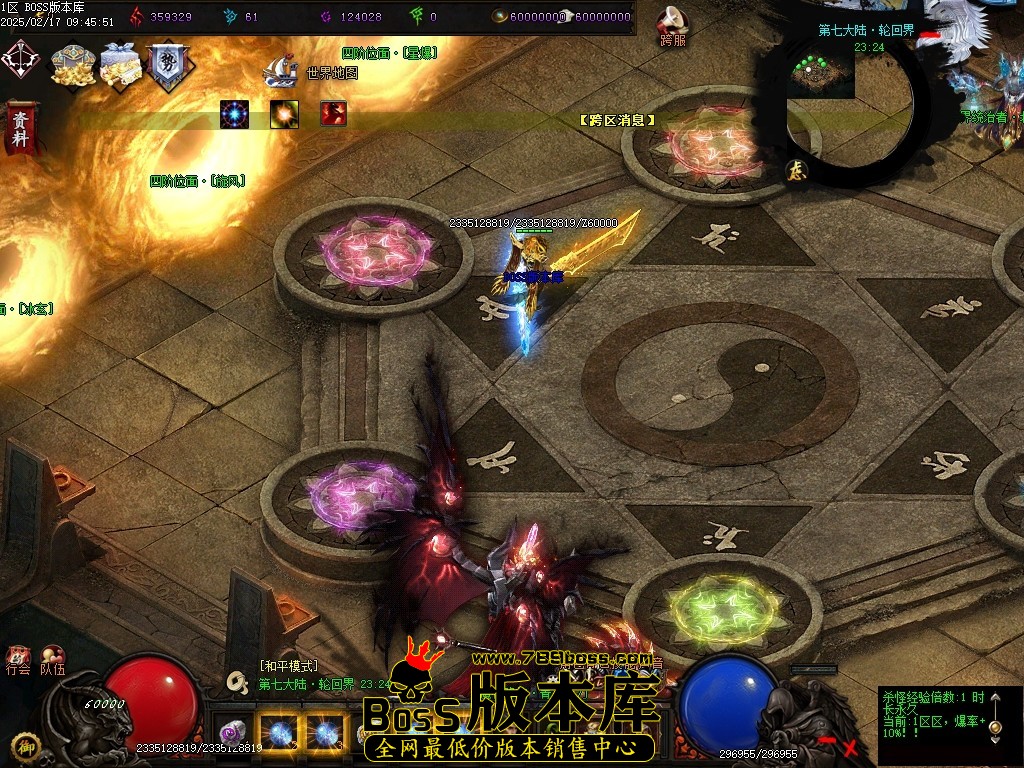Screen dimensions: 1024x768
Task: Click the orange flare buff icon
Action: click(284, 114)
